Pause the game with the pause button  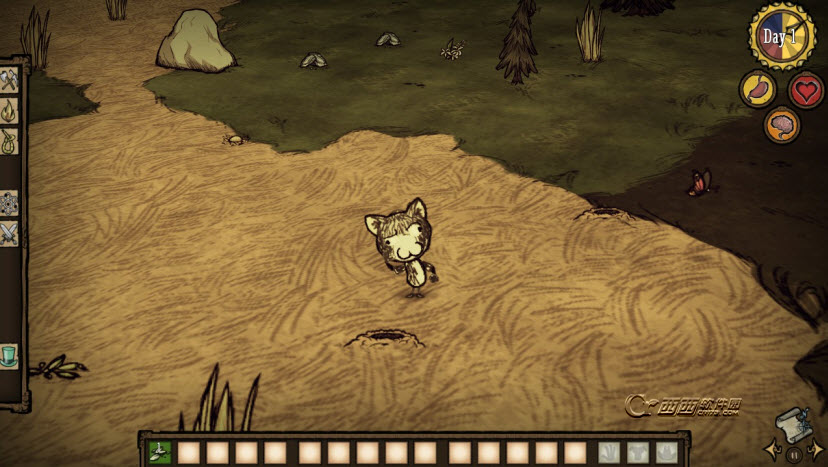point(794,455)
